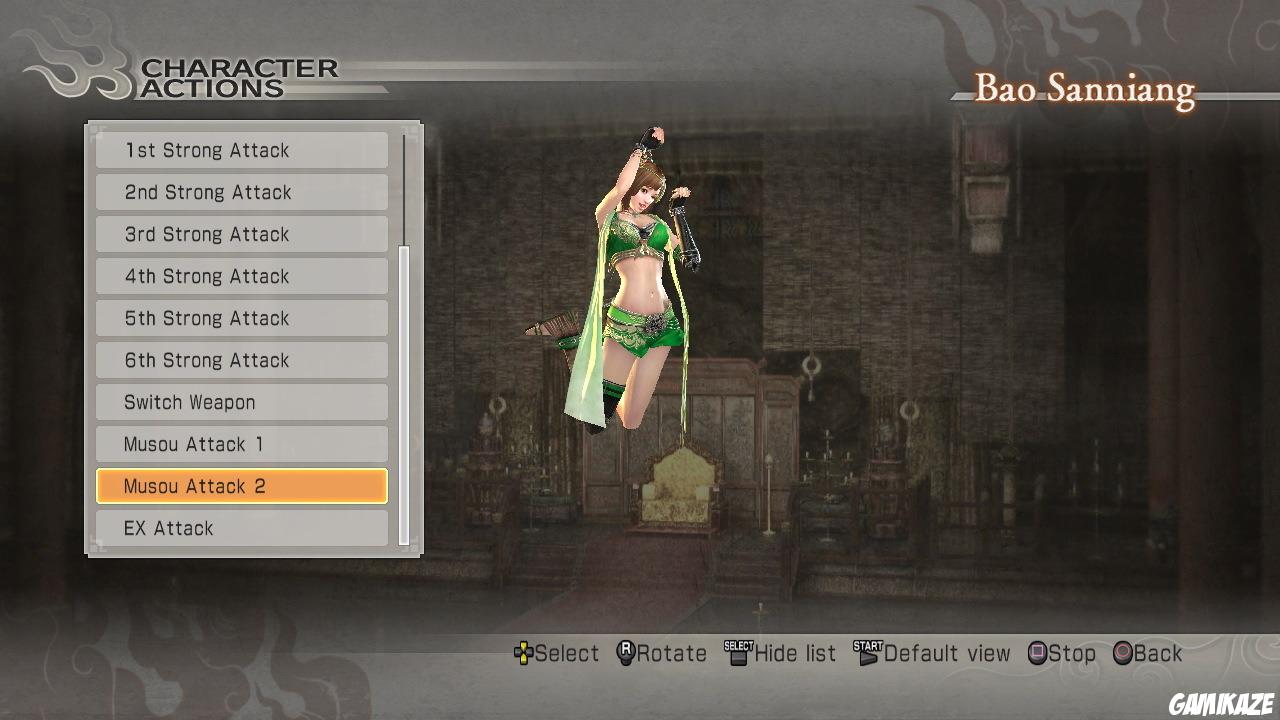Screen dimensions: 1280x720
Task: Open the EX Attack animation
Action: pyautogui.click(x=241, y=528)
